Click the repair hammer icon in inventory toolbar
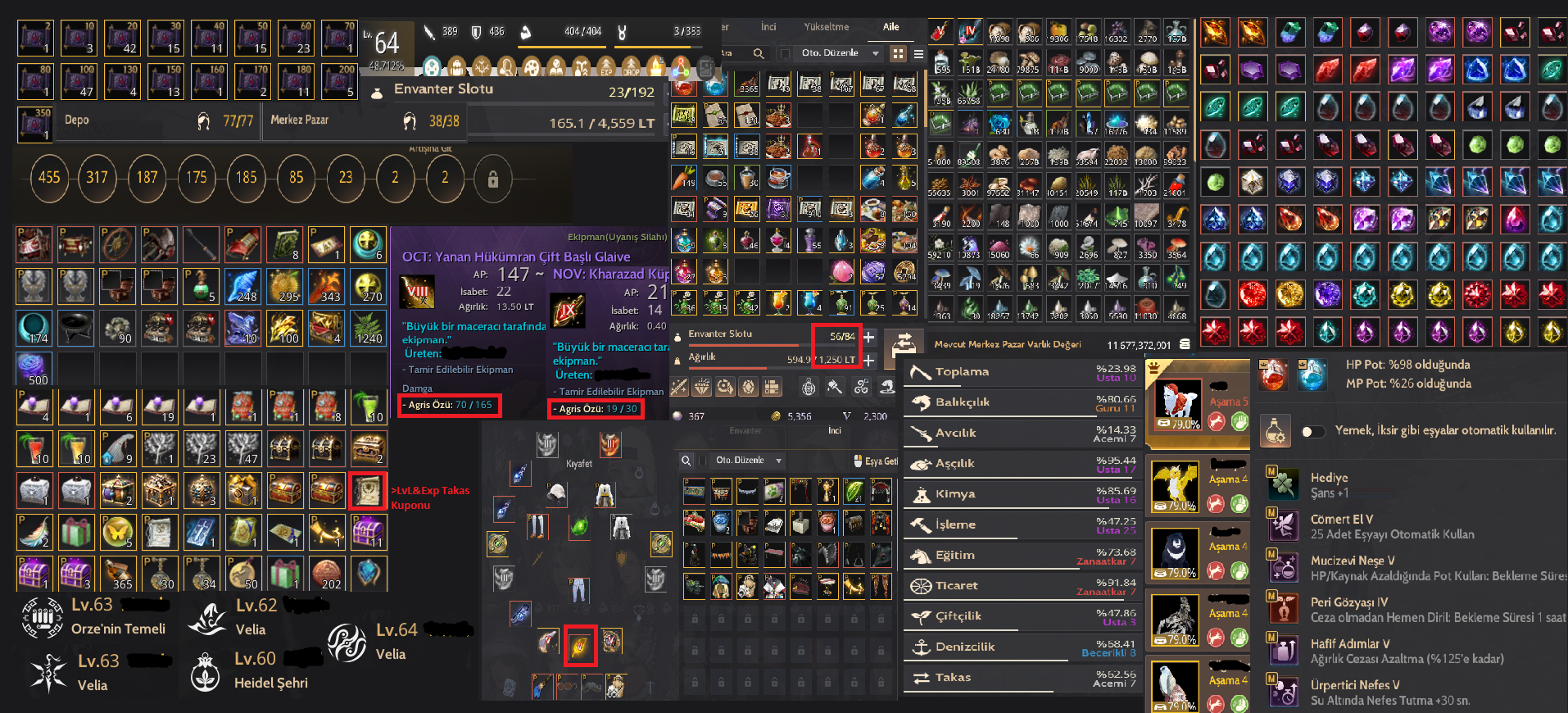The height and width of the screenshot is (713, 1568). (x=834, y=388)
